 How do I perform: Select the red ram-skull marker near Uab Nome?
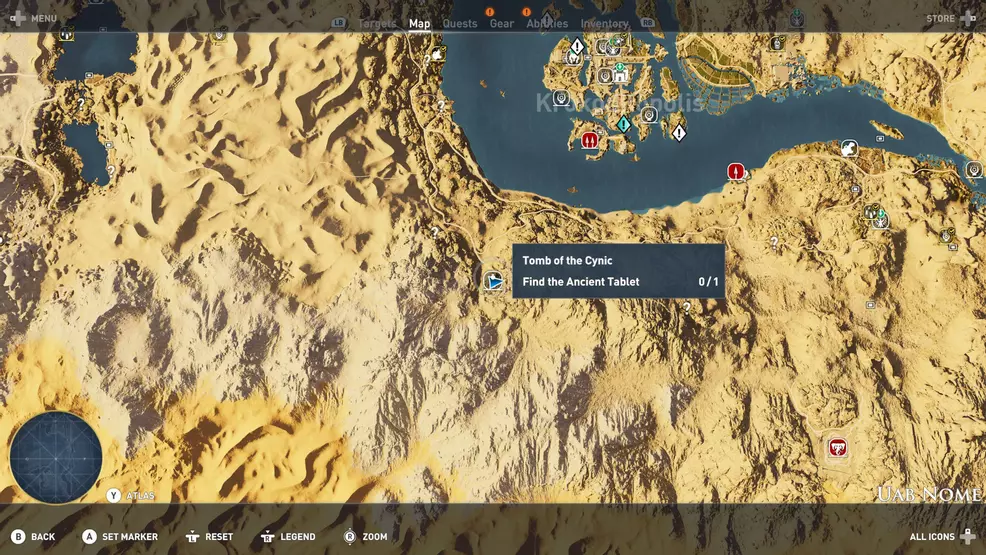click(838, 447)
